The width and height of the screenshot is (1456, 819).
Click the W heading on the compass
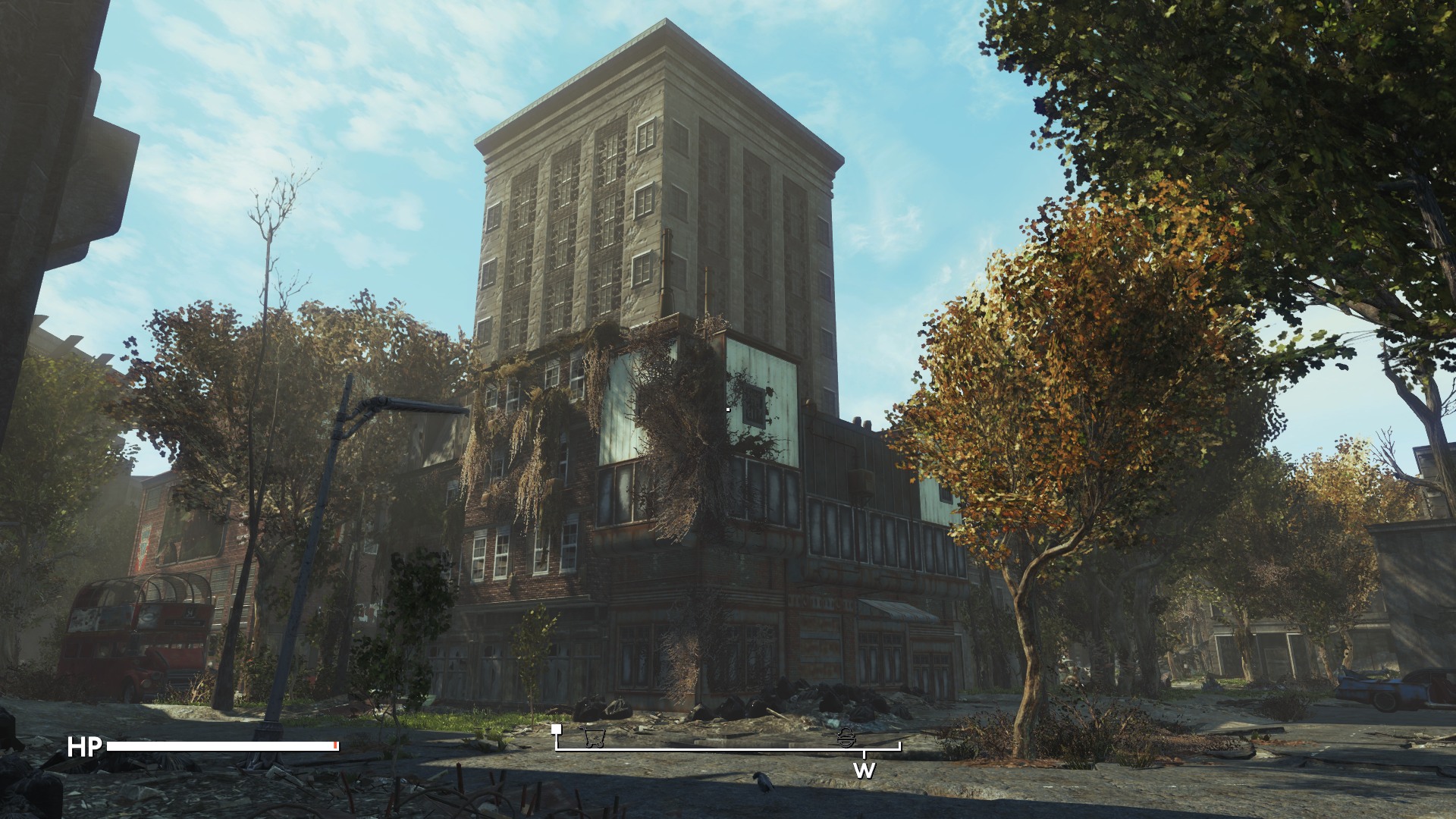[x=864, y=771]
